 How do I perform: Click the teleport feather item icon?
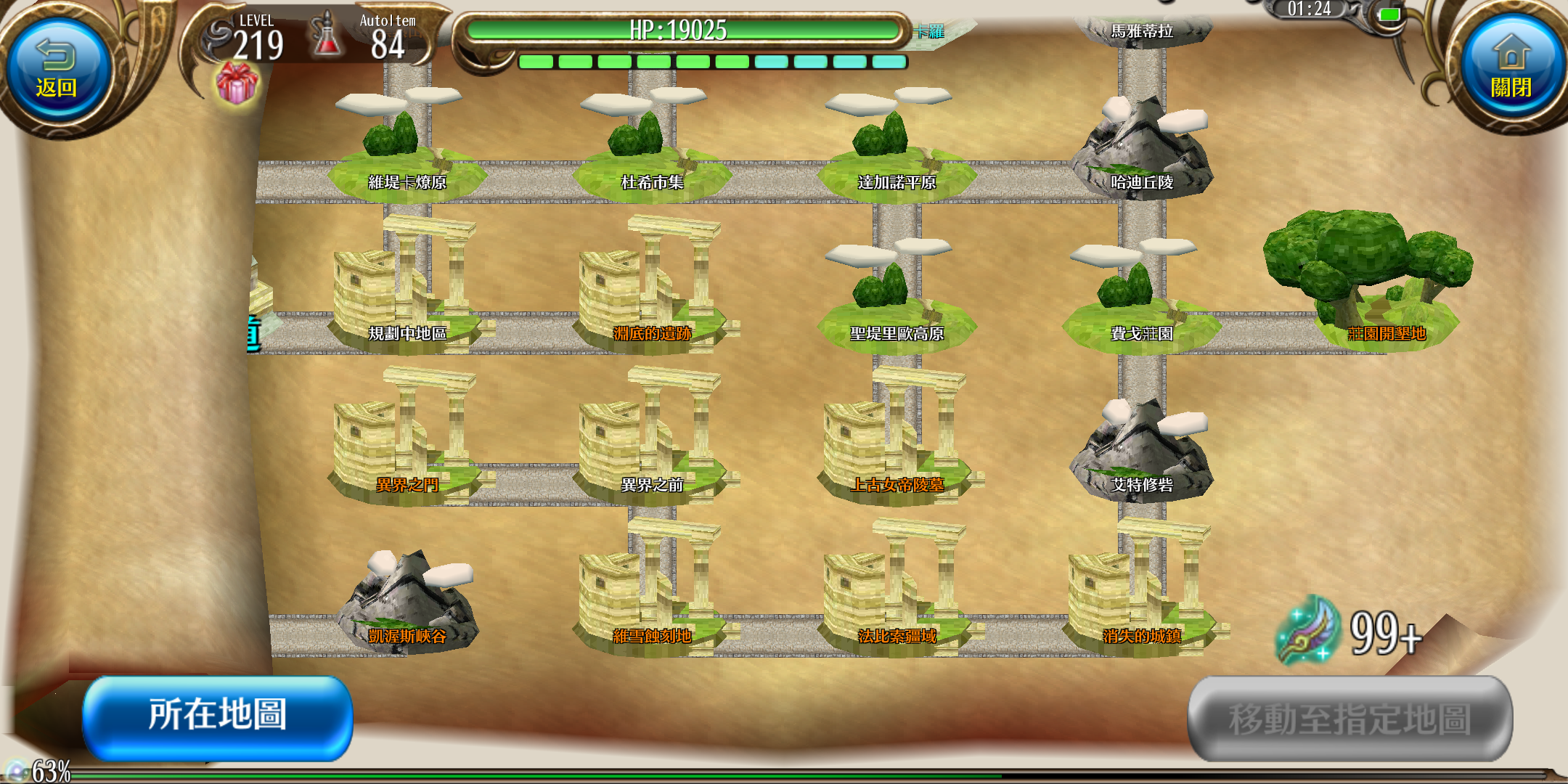pos(1308,630)
